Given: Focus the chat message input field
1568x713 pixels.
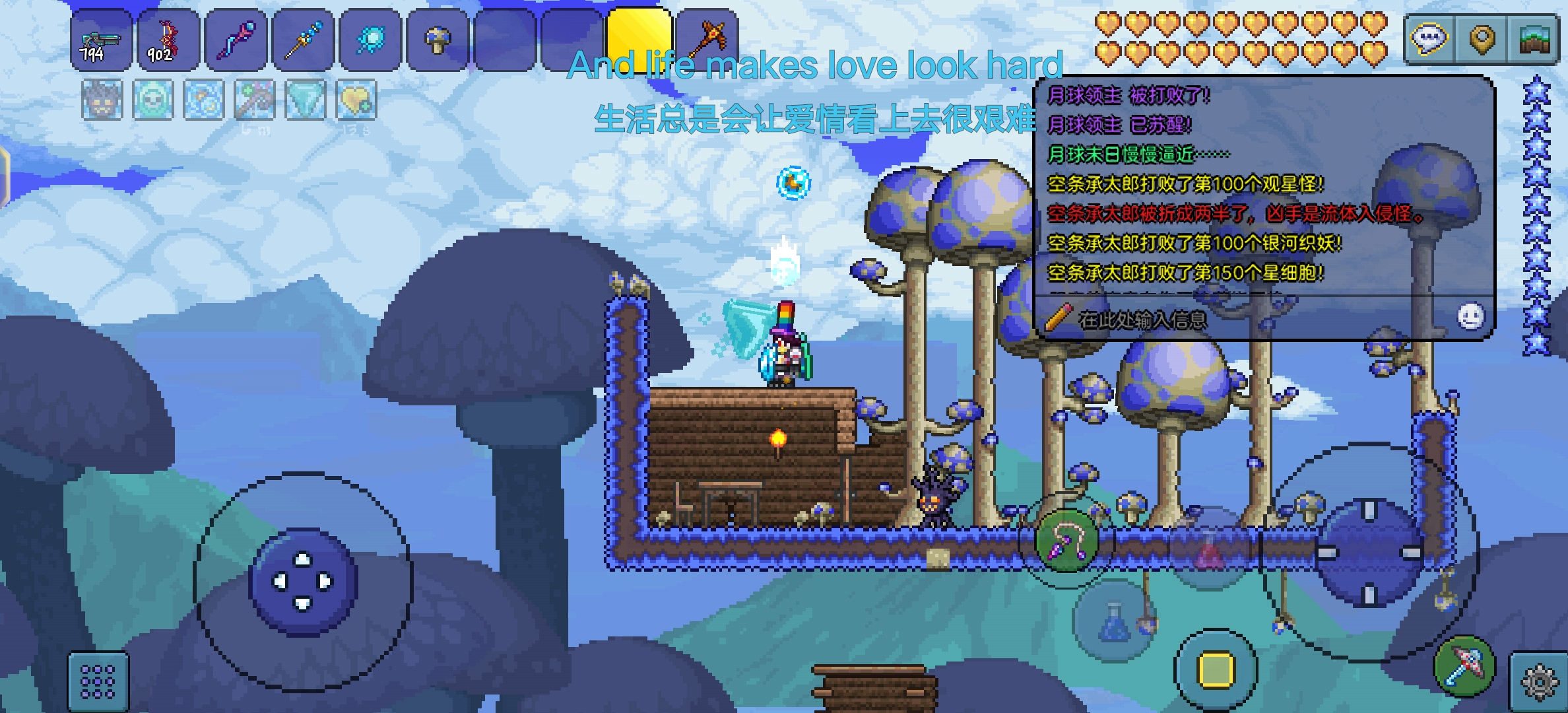Looking at the screenshot, I should (x=1241, y=320).
